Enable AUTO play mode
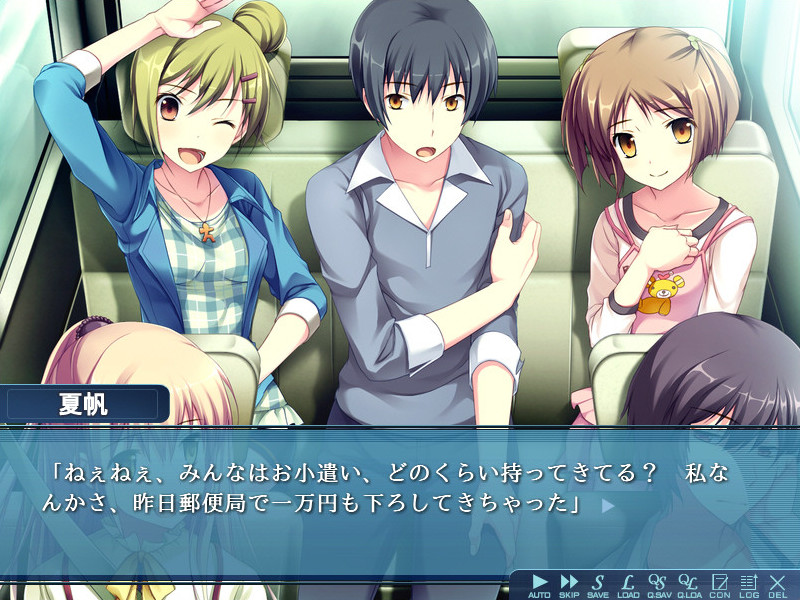800x600 pixels. pyautogui.click(x=540, y=584)
